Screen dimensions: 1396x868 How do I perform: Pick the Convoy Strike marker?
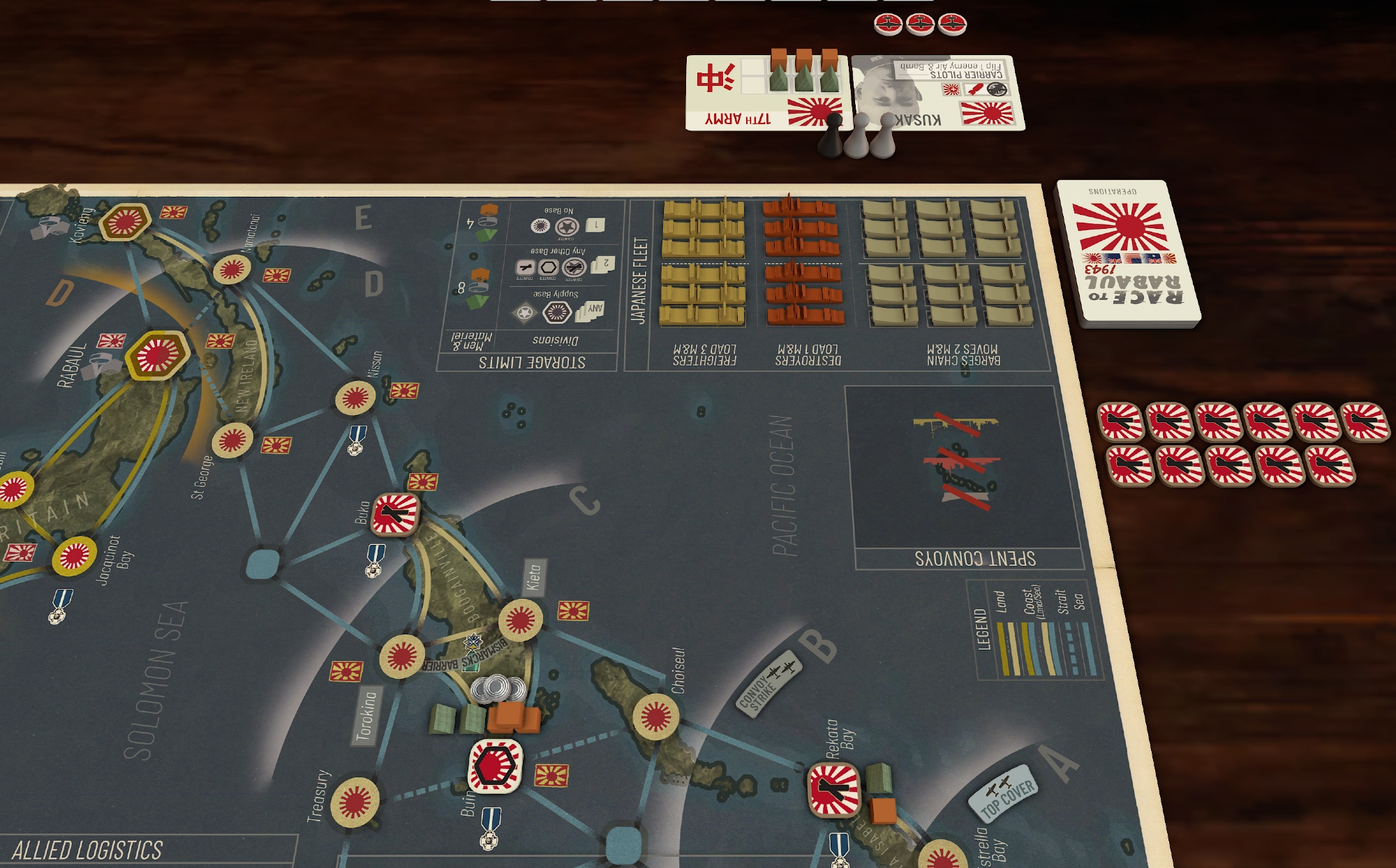768,683
